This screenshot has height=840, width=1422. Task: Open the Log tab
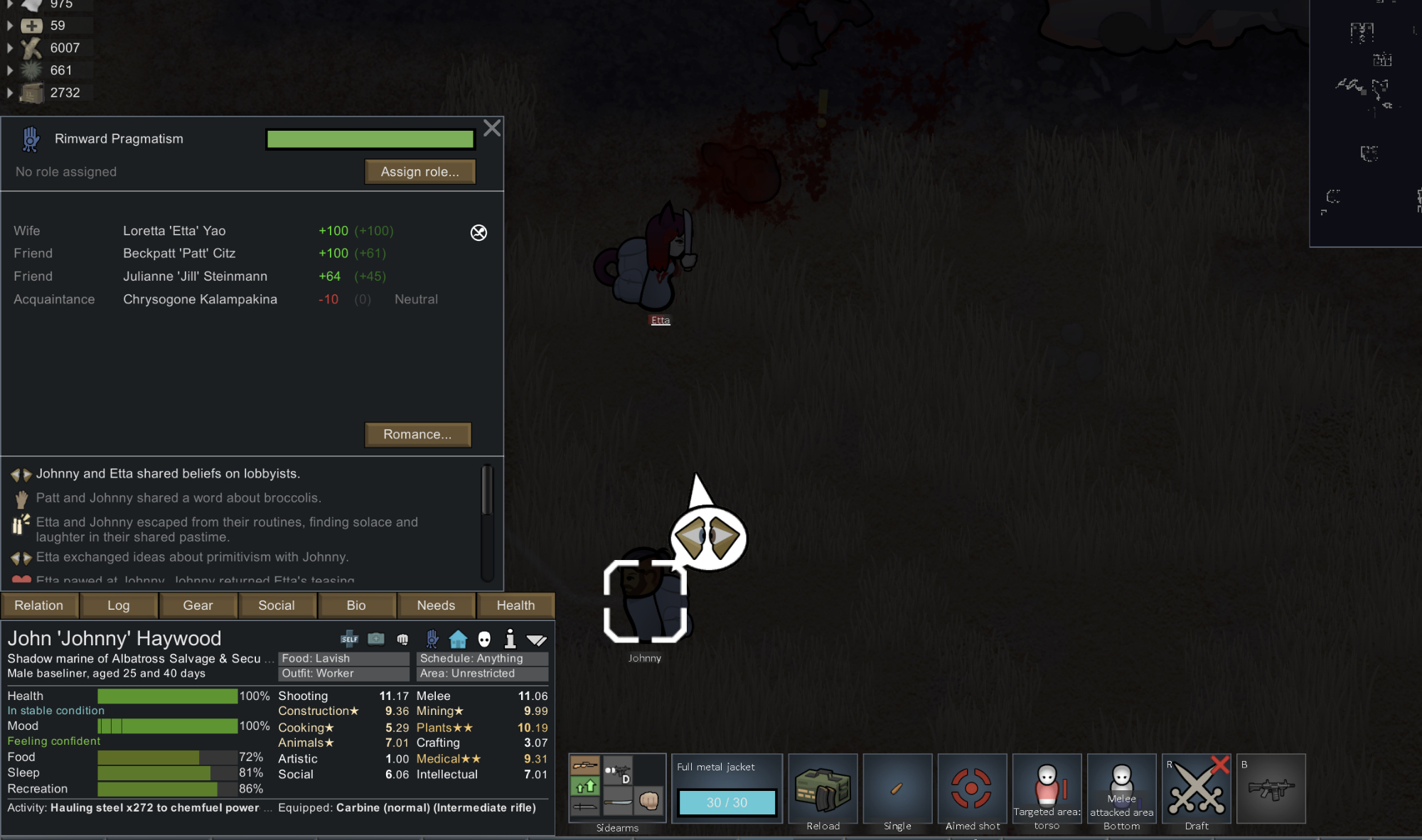pos(119,605)
